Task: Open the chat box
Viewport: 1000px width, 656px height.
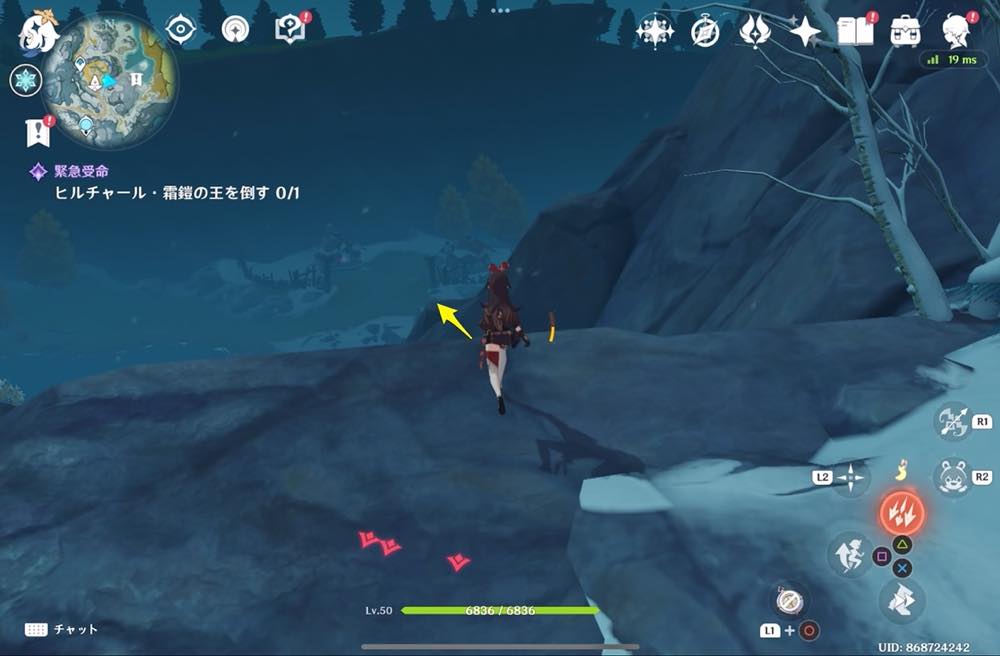Action: (60, 629)
